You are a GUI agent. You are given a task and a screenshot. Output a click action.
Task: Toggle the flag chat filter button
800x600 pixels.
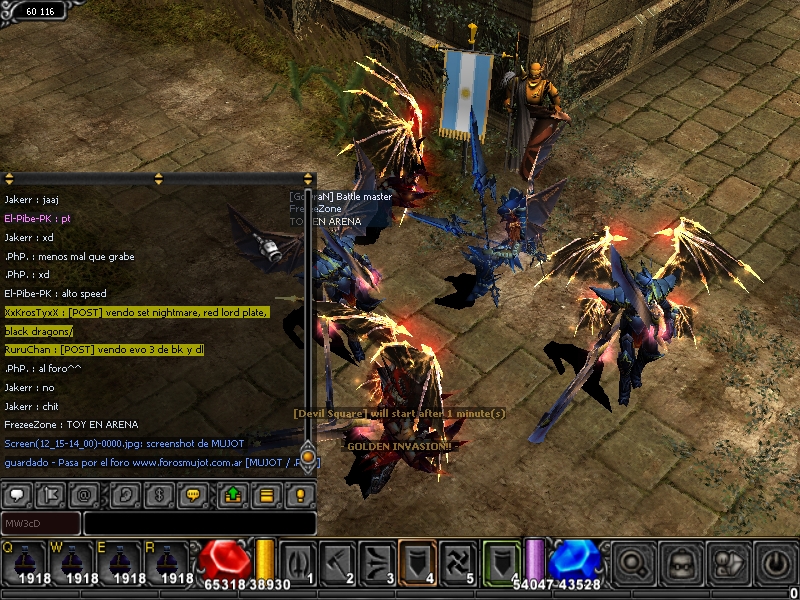click(49, 494)
